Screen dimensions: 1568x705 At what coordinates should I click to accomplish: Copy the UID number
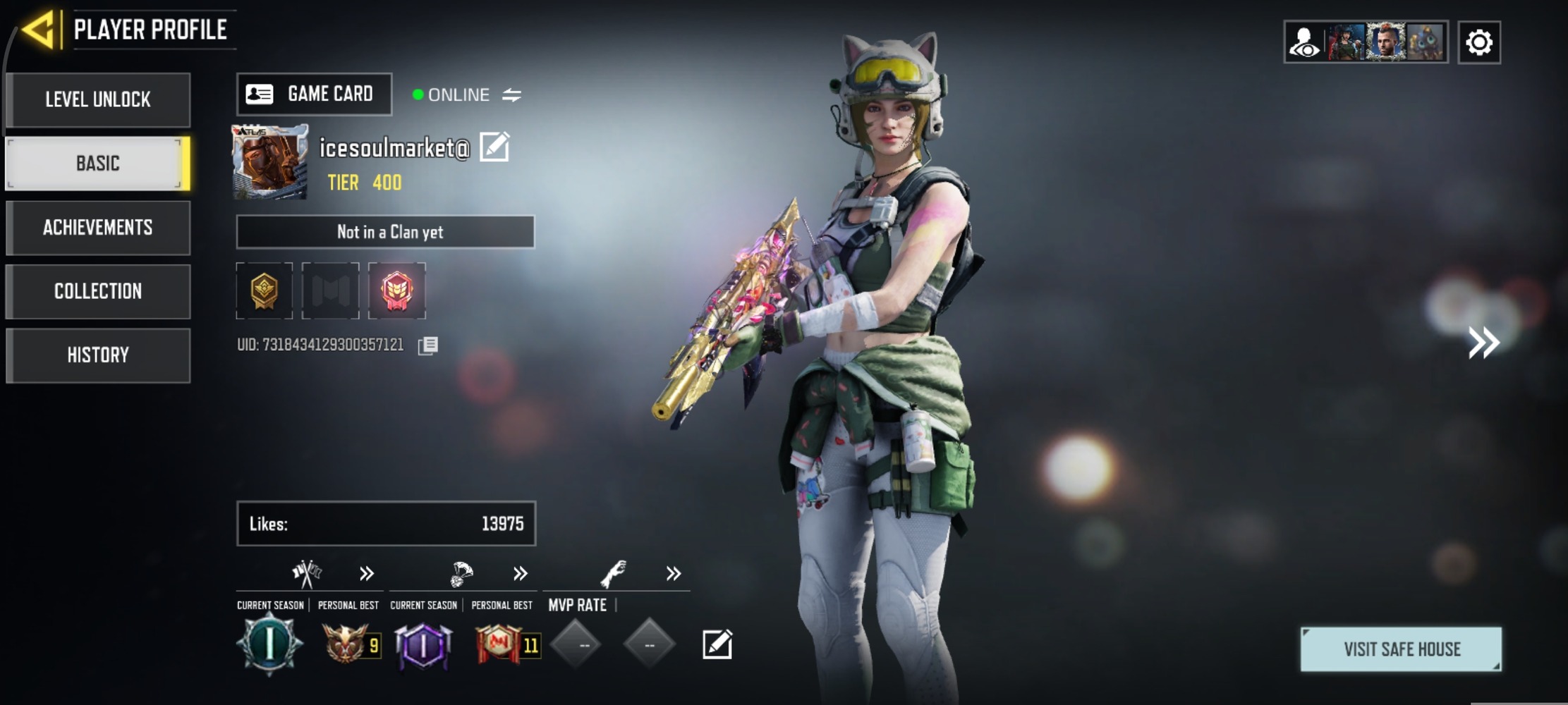(427, 345)
